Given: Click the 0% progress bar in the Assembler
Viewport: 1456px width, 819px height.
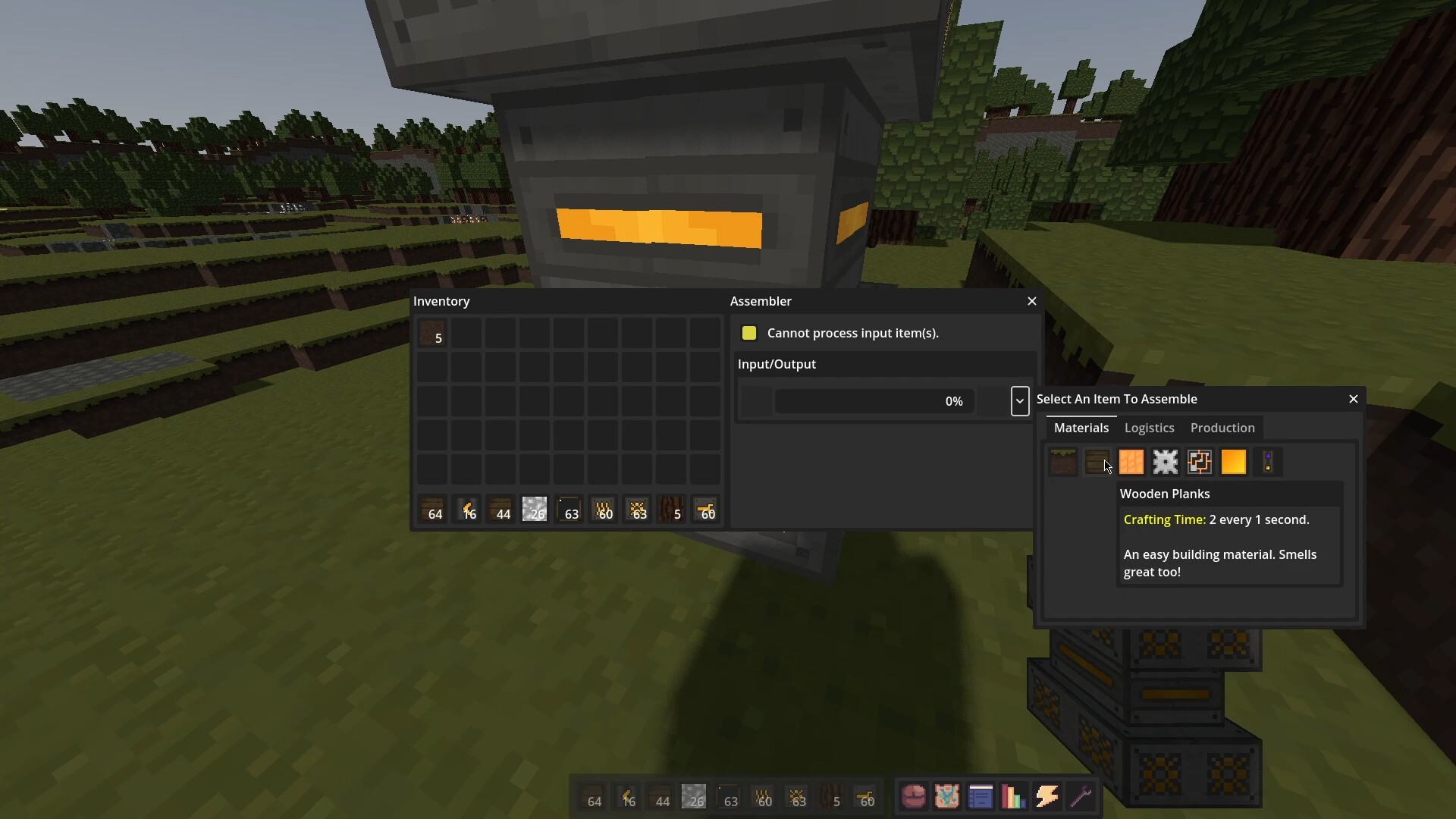Looking at the screenshot, I should (873, 401).
